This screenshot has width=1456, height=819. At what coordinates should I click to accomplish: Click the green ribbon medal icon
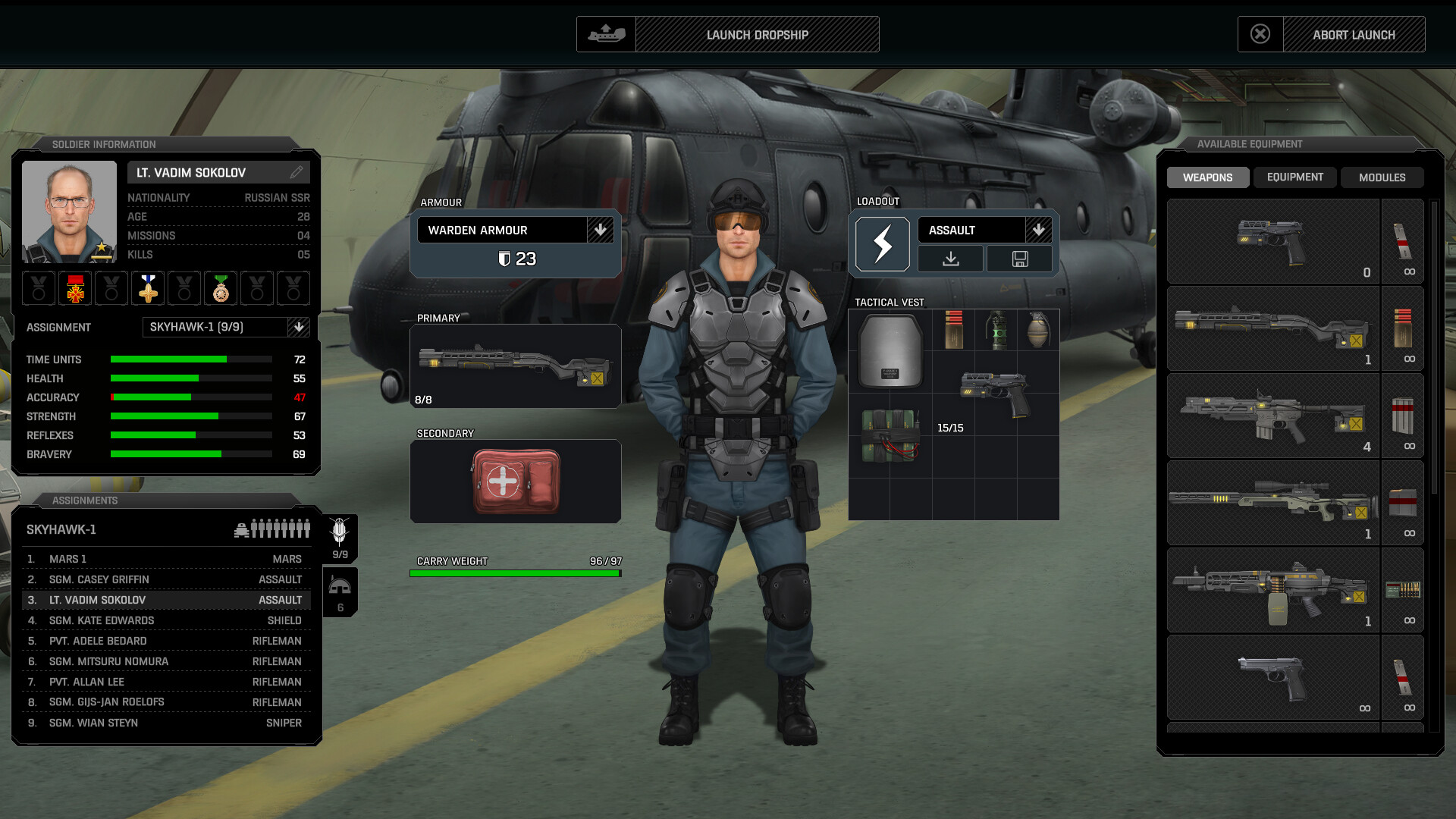tap(221, 288)
